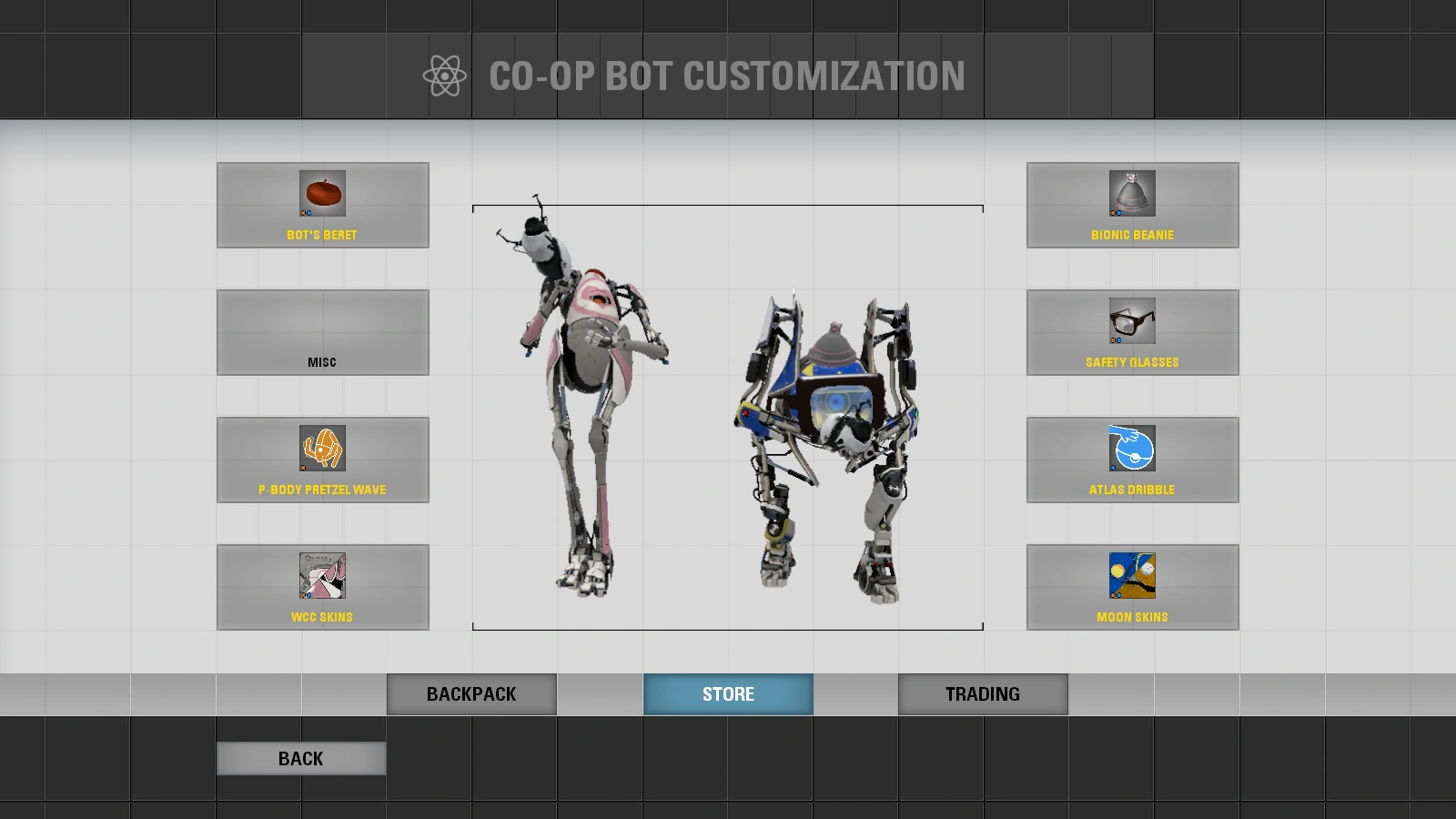1456x819 pixels.
Task: Click the orange marker swatch on Moon Skins
Action: (1114, 594)
